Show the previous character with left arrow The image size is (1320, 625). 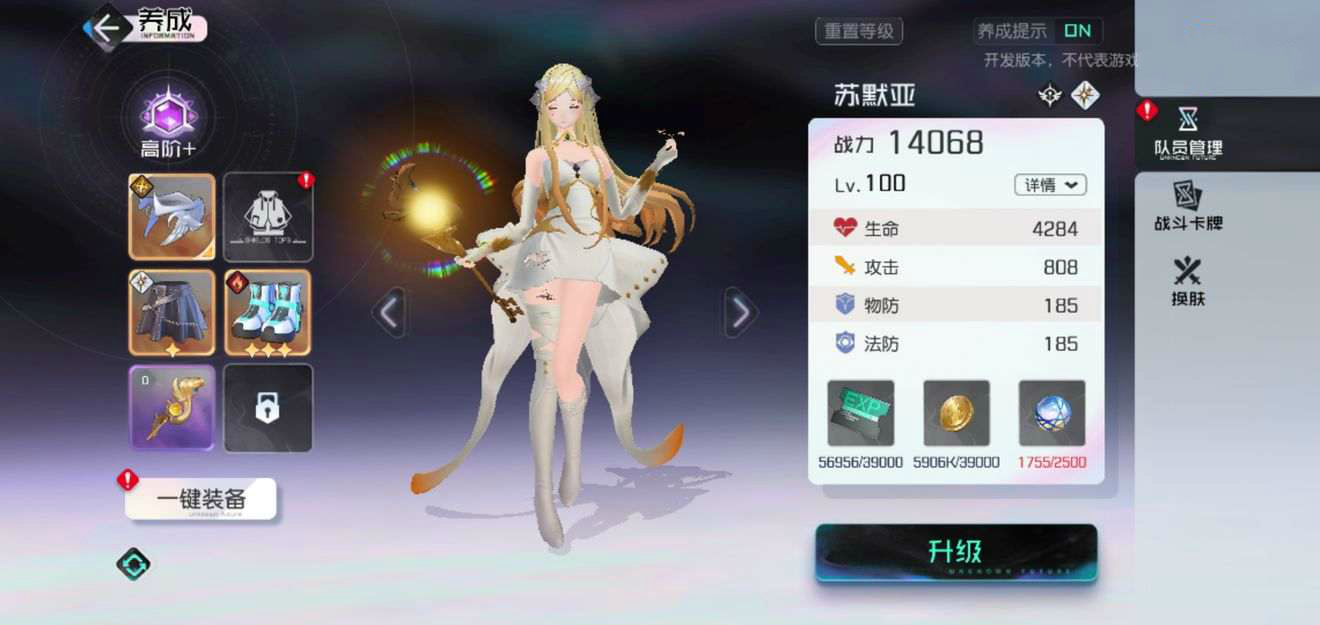point(389,313)
